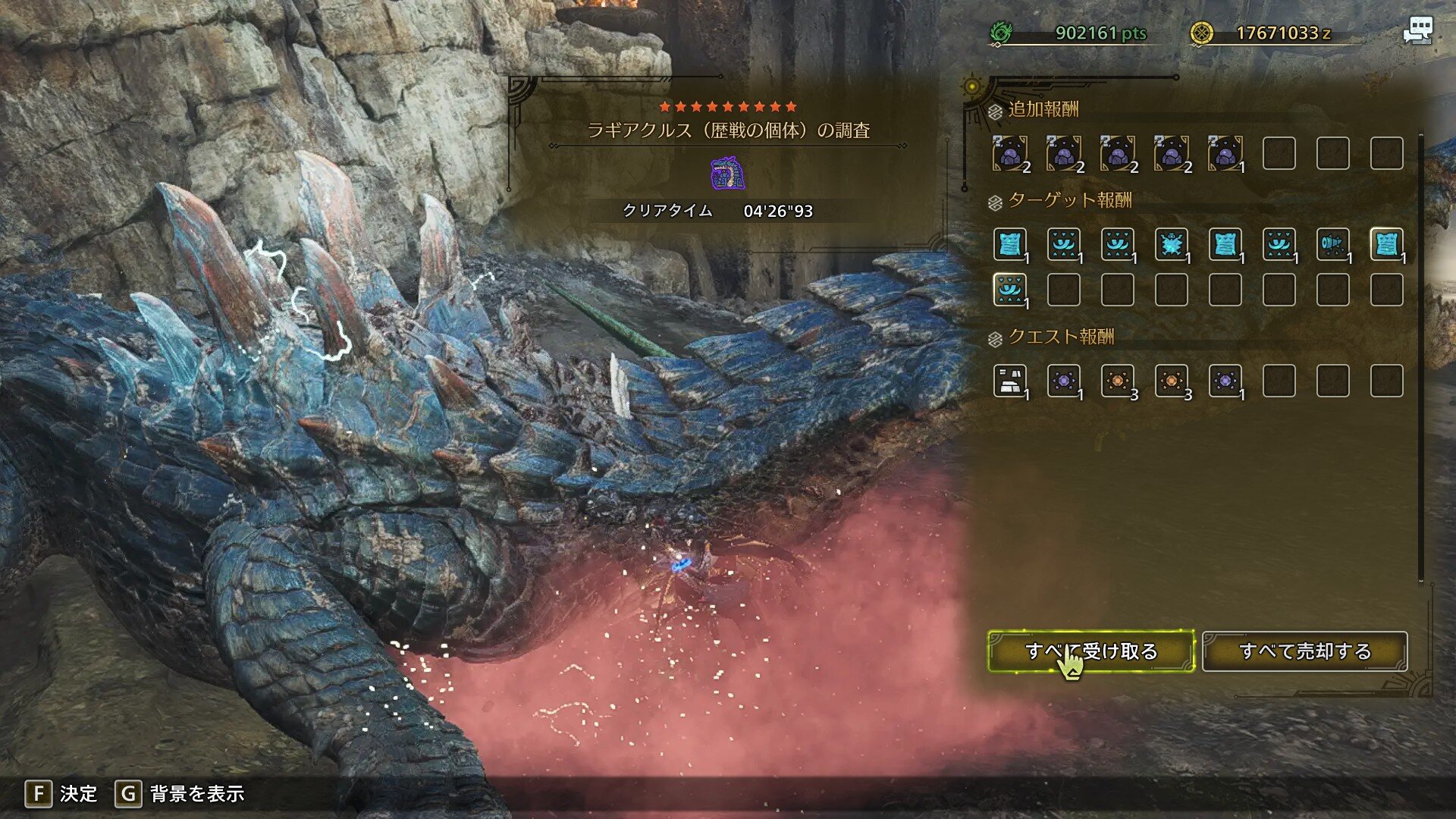Open the chat window icon
The height and width of the screenshot is (819, 1456).
click(1417, 31)
